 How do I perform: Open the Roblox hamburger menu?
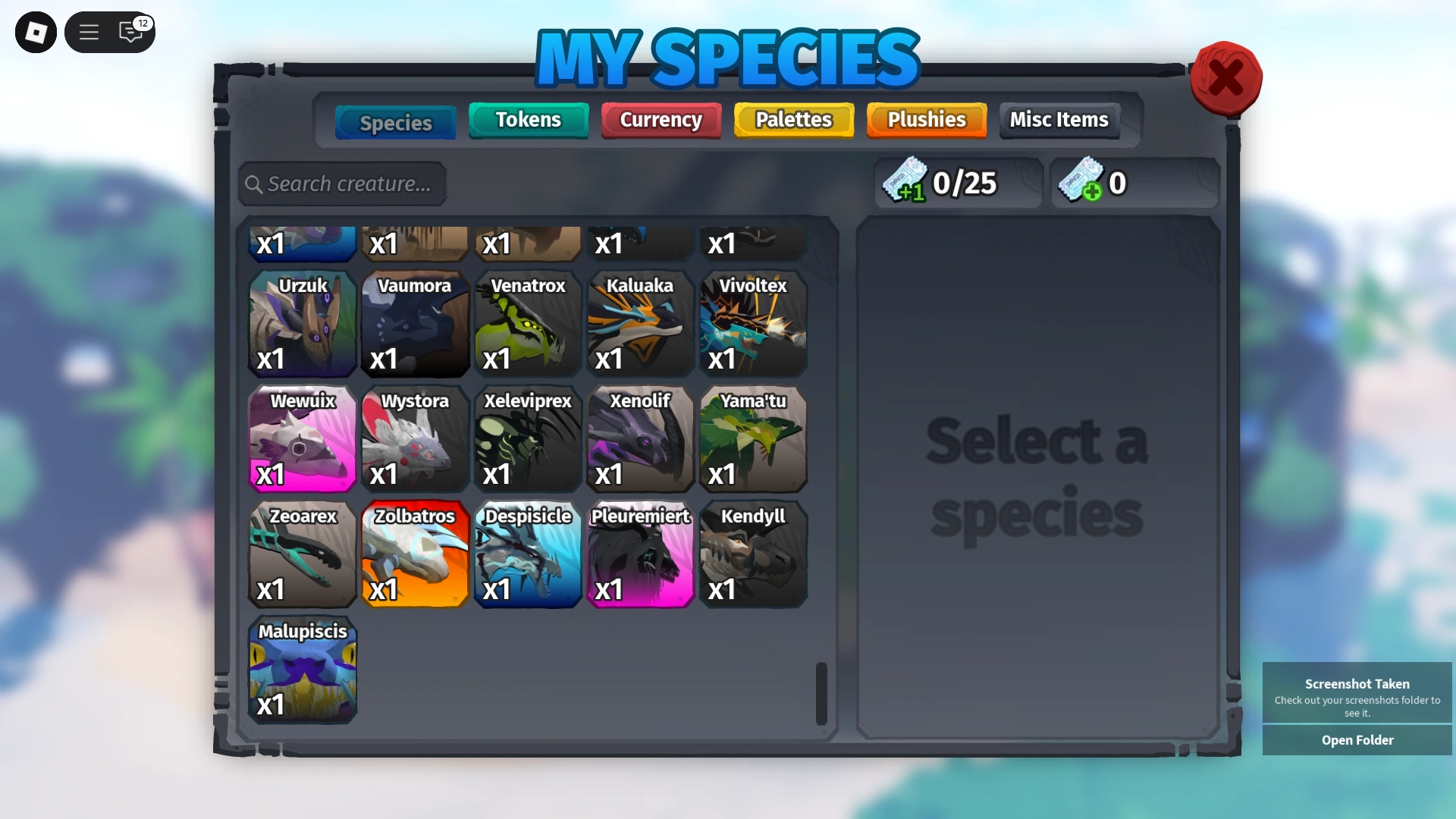pos(89,32)
